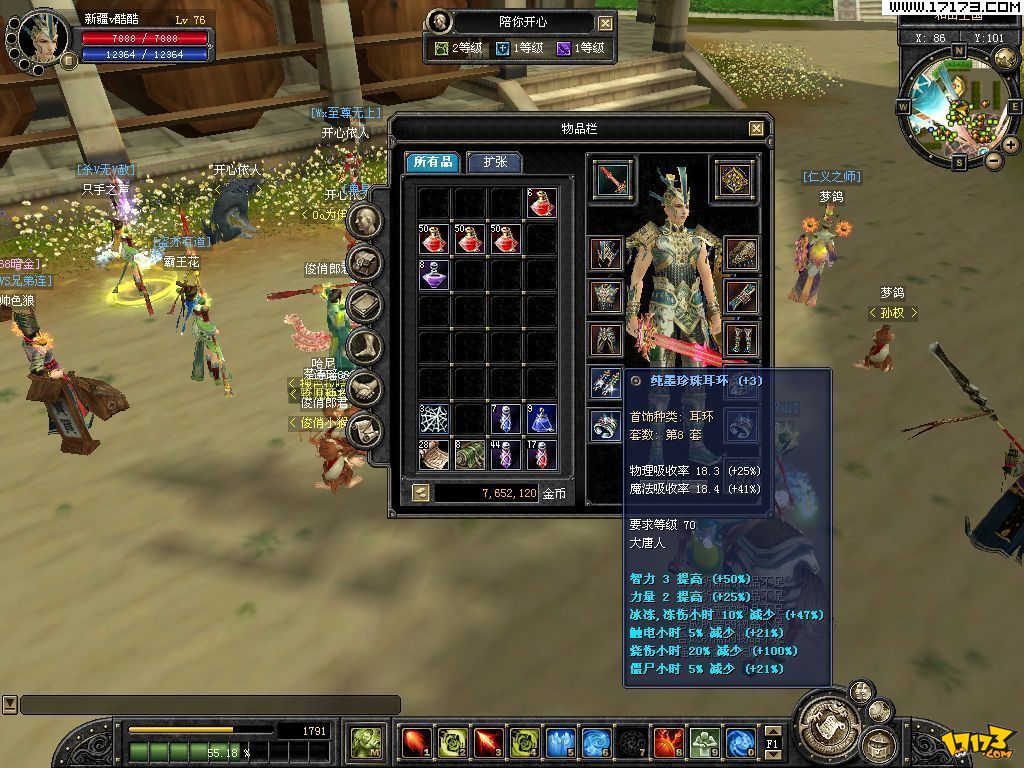Zoom in the minimap with plus button
This screenshot has width=1024, height=768.
coord(1010,145)
